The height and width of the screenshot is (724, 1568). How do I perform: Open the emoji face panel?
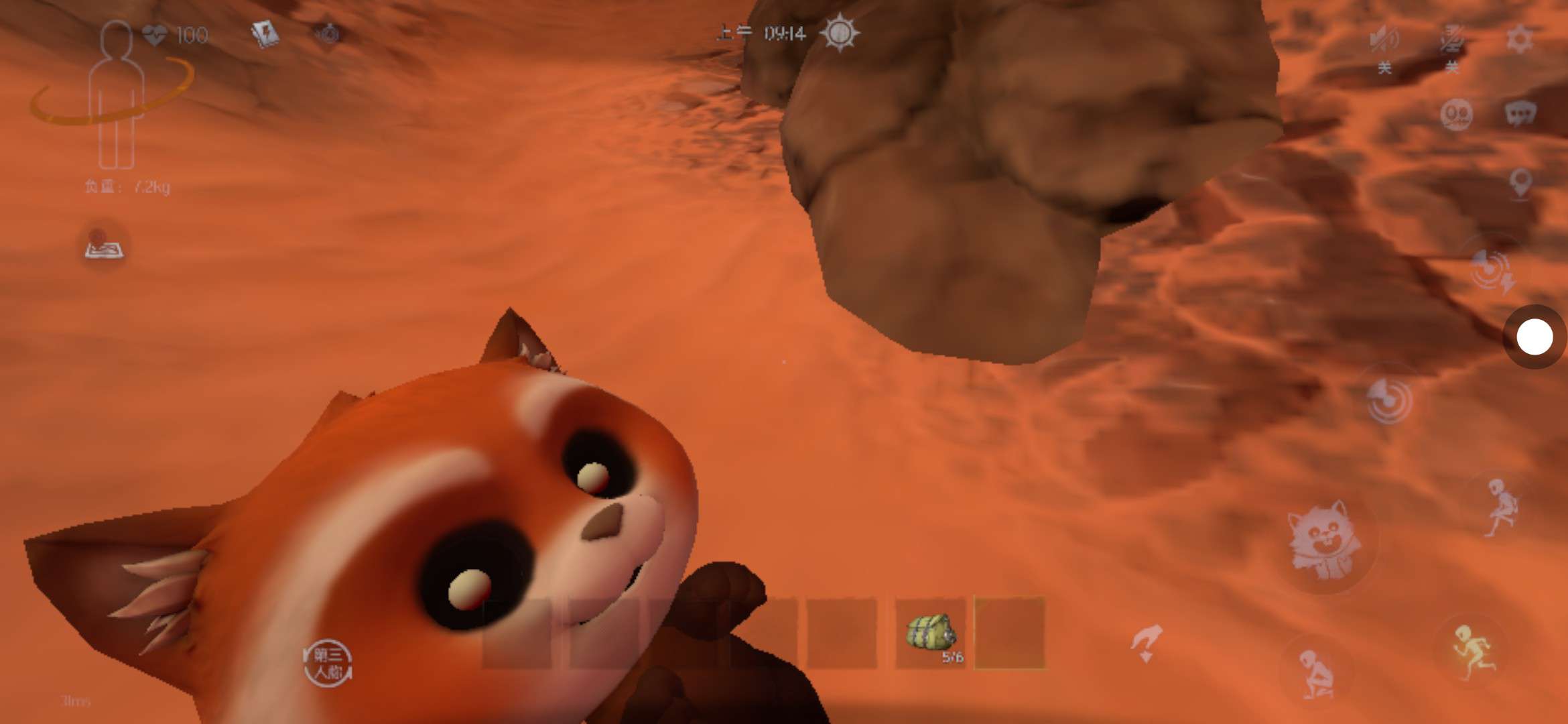pos(1455,114)
